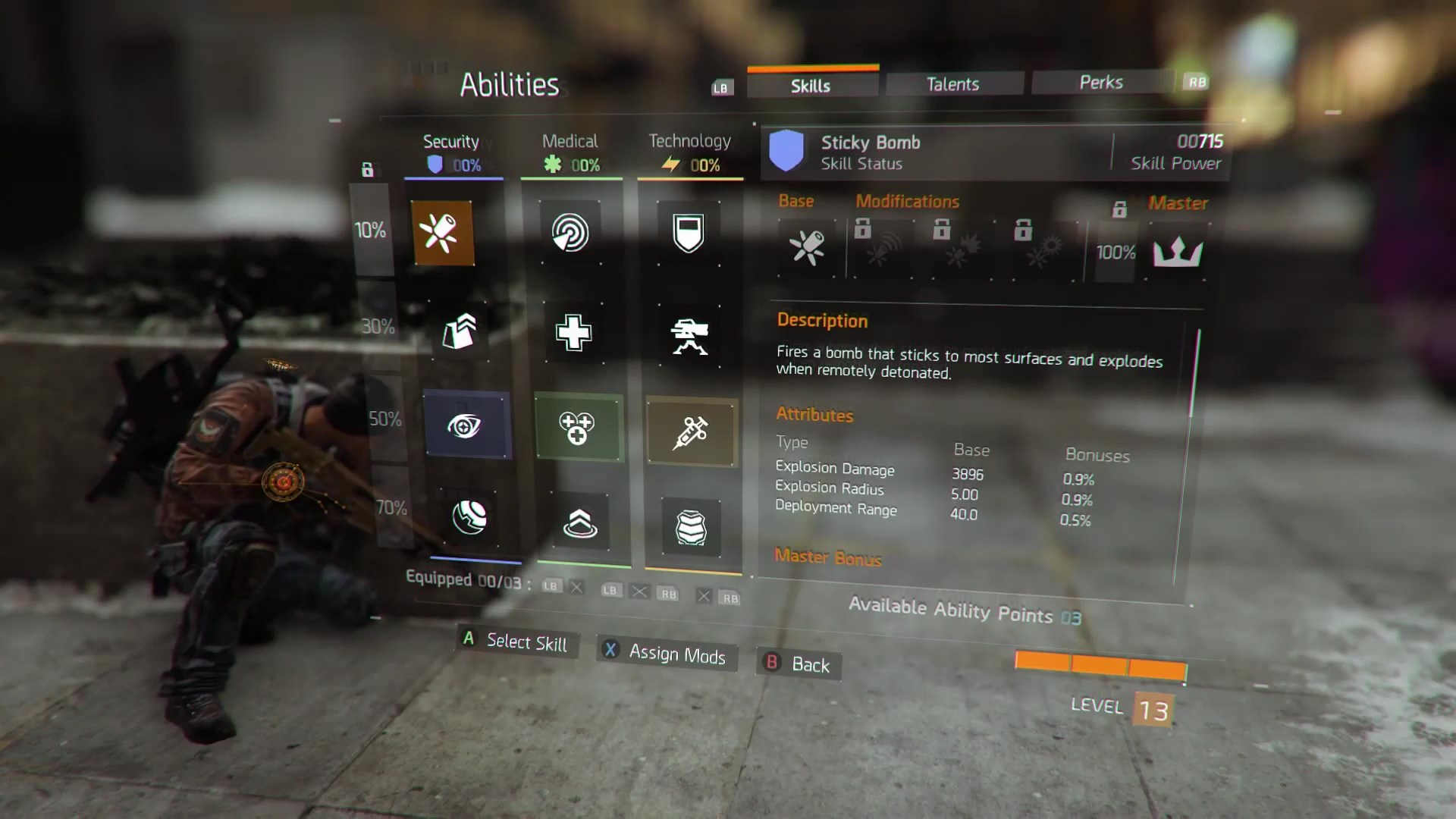Screen dimensions: 1456x819
Task: Select the armored vest Technology skill
Action: click(x=691, y=526)
